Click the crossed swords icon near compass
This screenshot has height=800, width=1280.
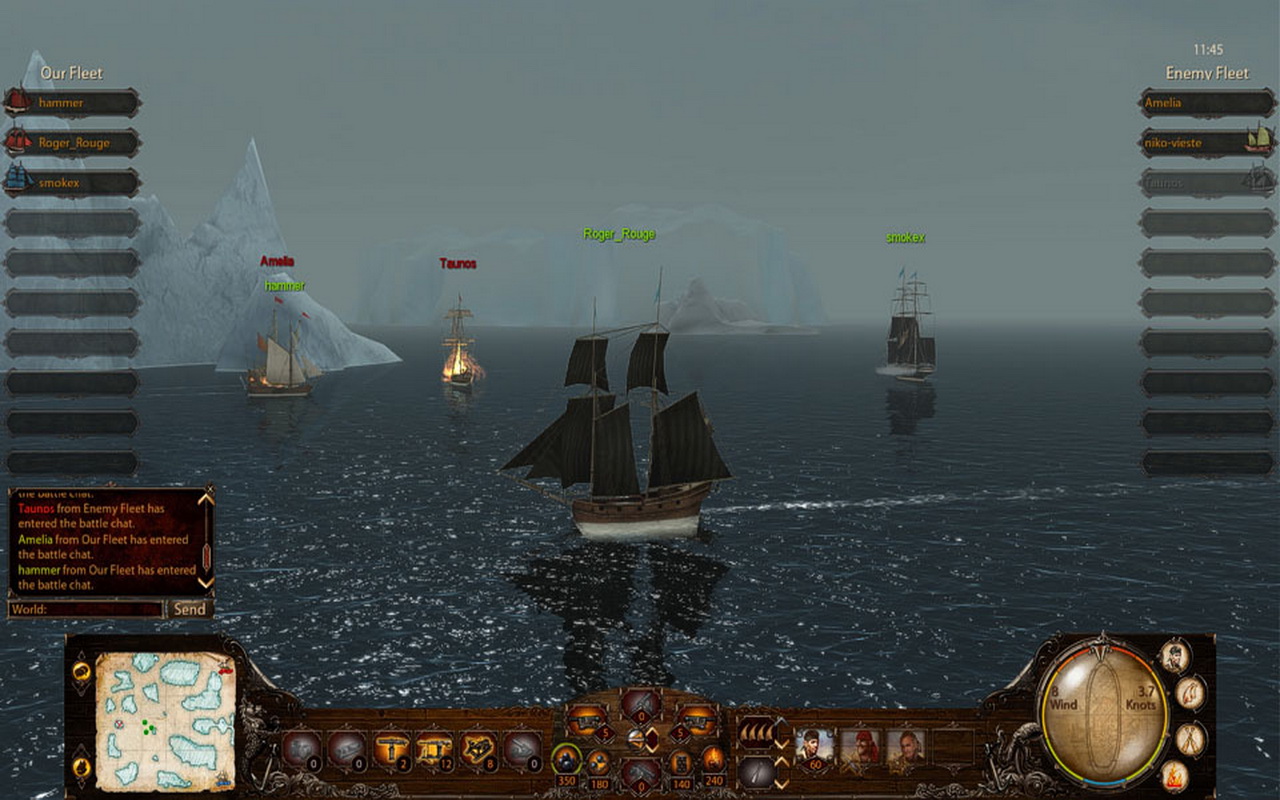(x=1190, y=738)
